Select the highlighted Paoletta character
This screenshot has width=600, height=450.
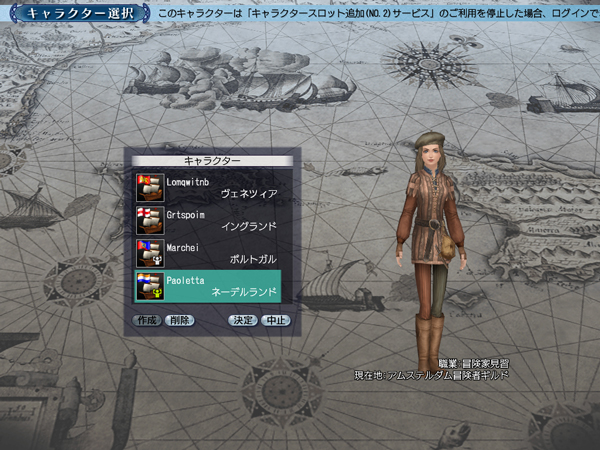[208, 286]
